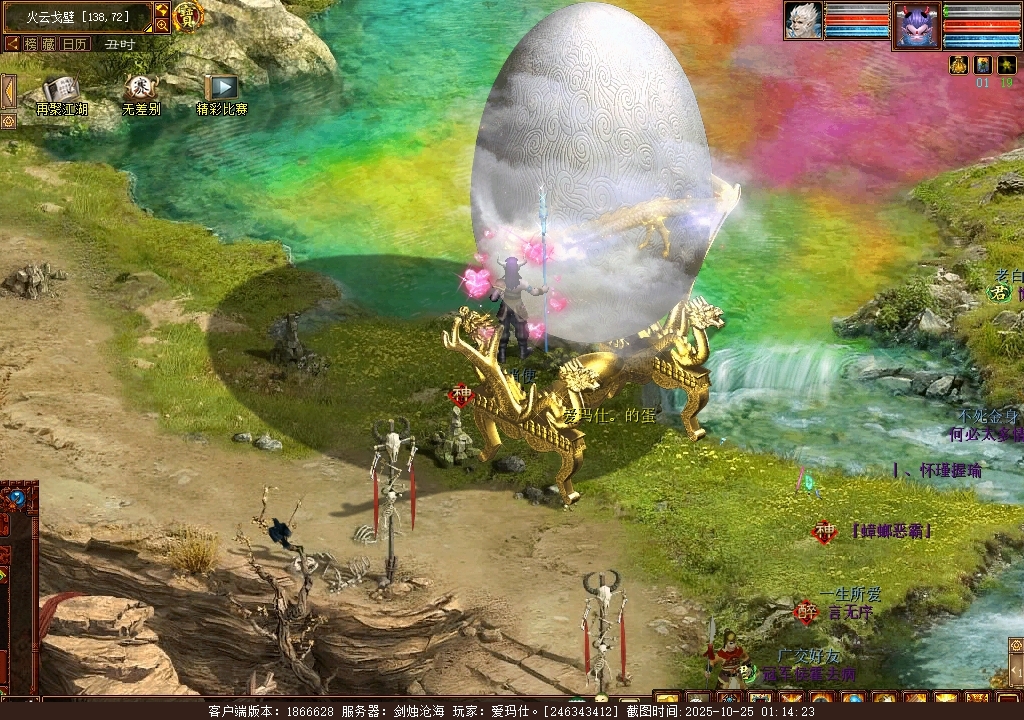Viewport: 1024px width, 720px height.
Task: Open the world map with the 火云戈壁 location bar
Action: coord(77,17)
